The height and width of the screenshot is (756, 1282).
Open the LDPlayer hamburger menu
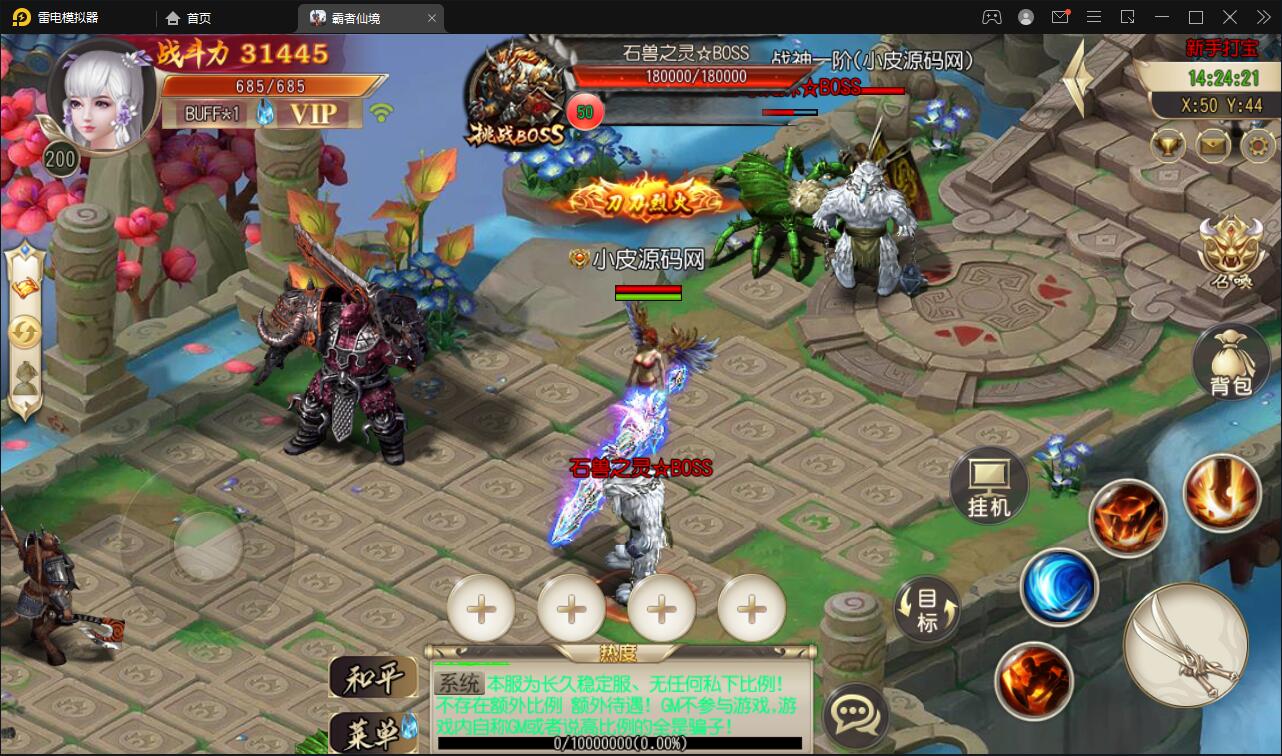[x=1094, y=17]
